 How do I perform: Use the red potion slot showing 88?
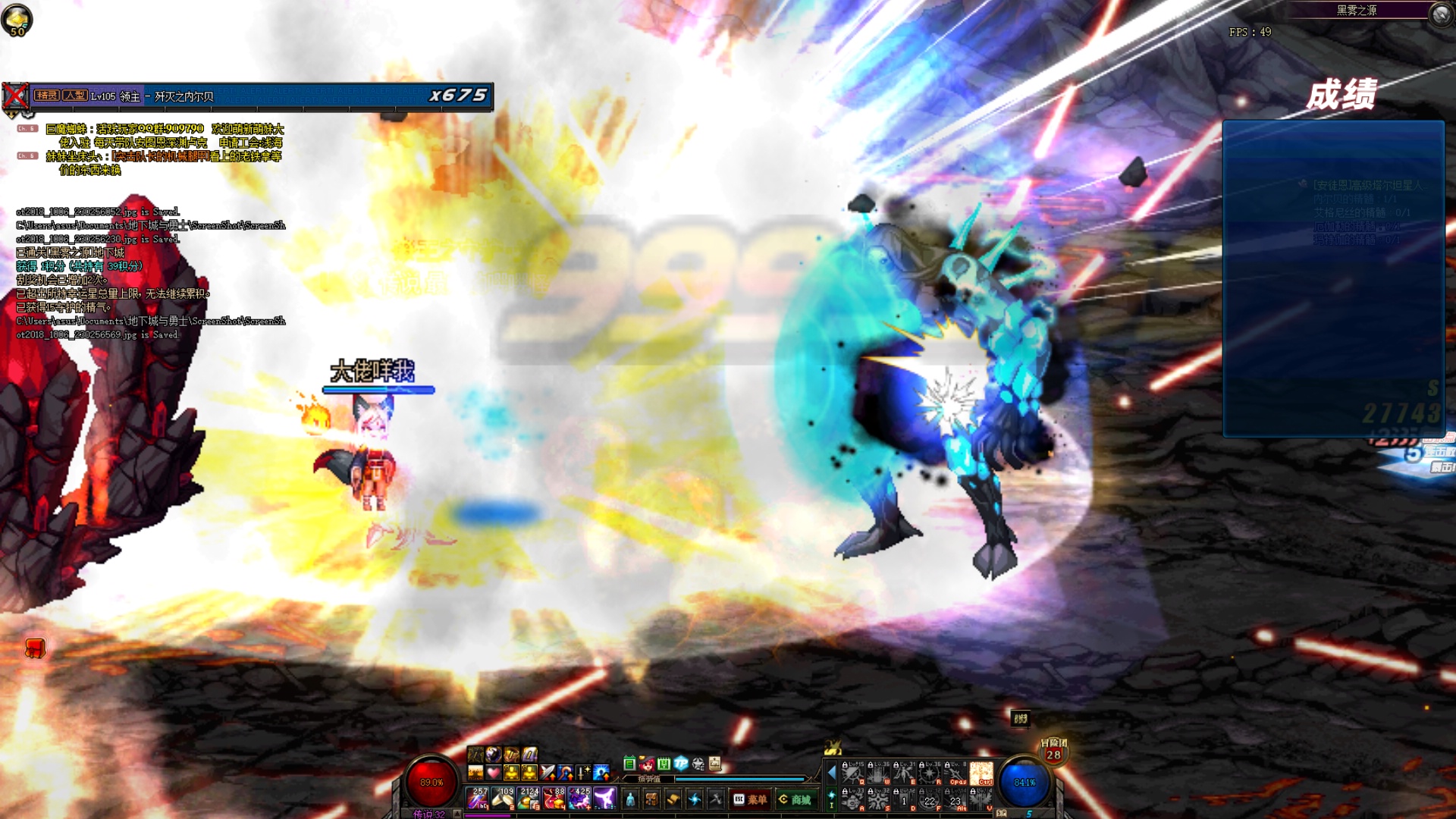coord(554,798)
